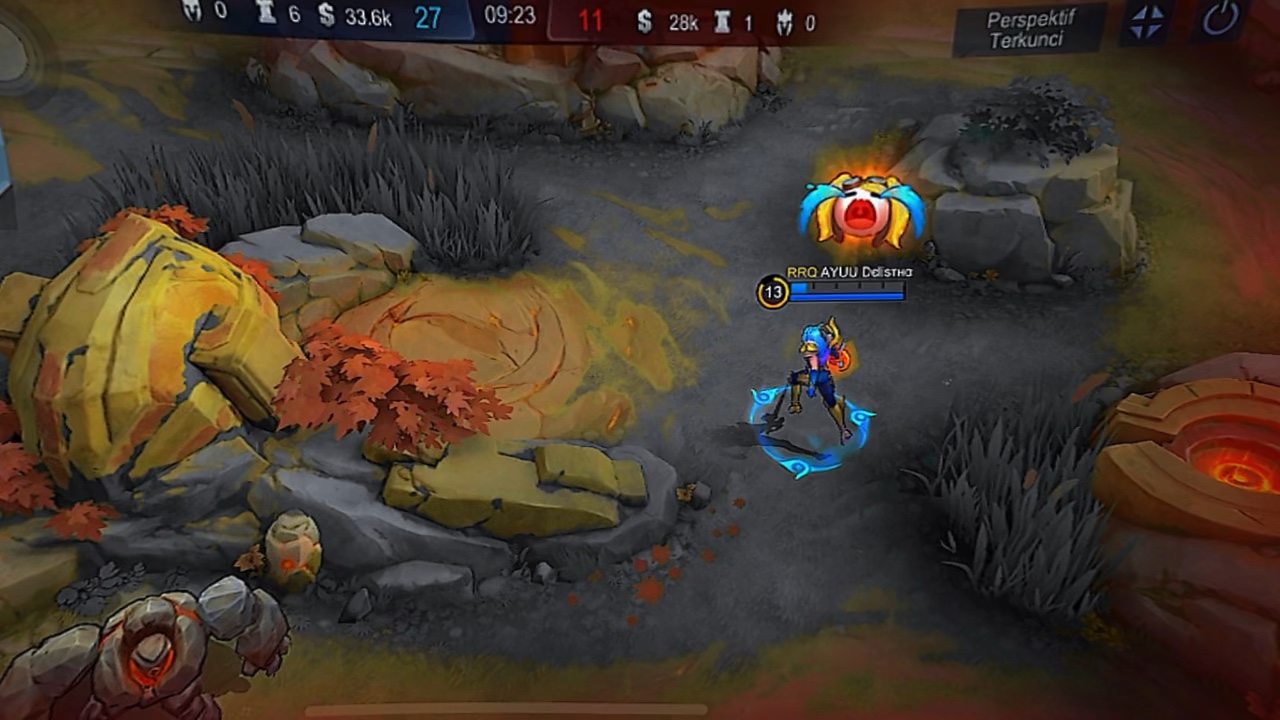Toggle the Perspektif Terkunci camera lock button
1280x720 pixels.
point(1029,29)
